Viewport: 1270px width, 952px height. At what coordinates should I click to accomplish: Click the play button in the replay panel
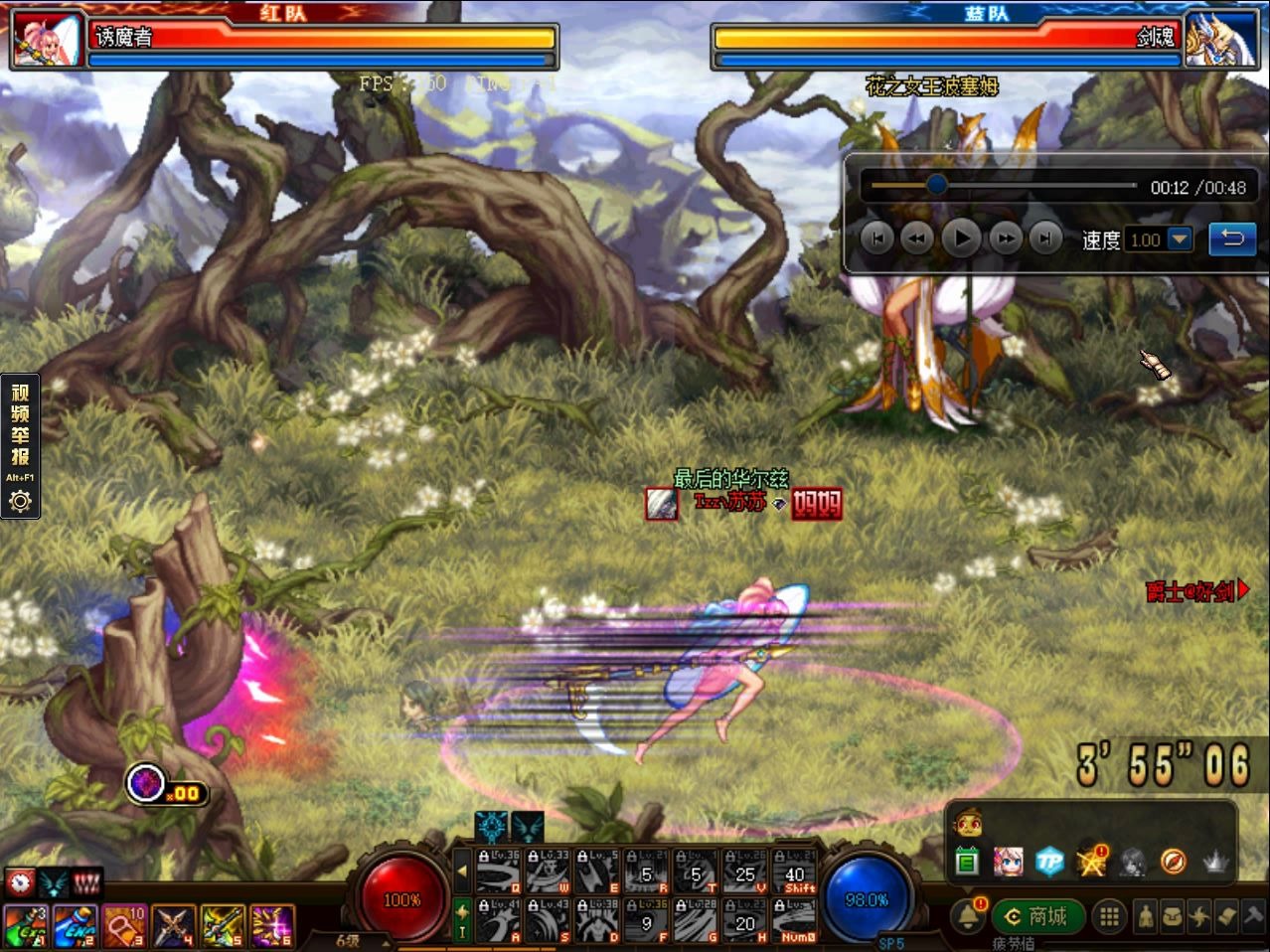point(961,238)
